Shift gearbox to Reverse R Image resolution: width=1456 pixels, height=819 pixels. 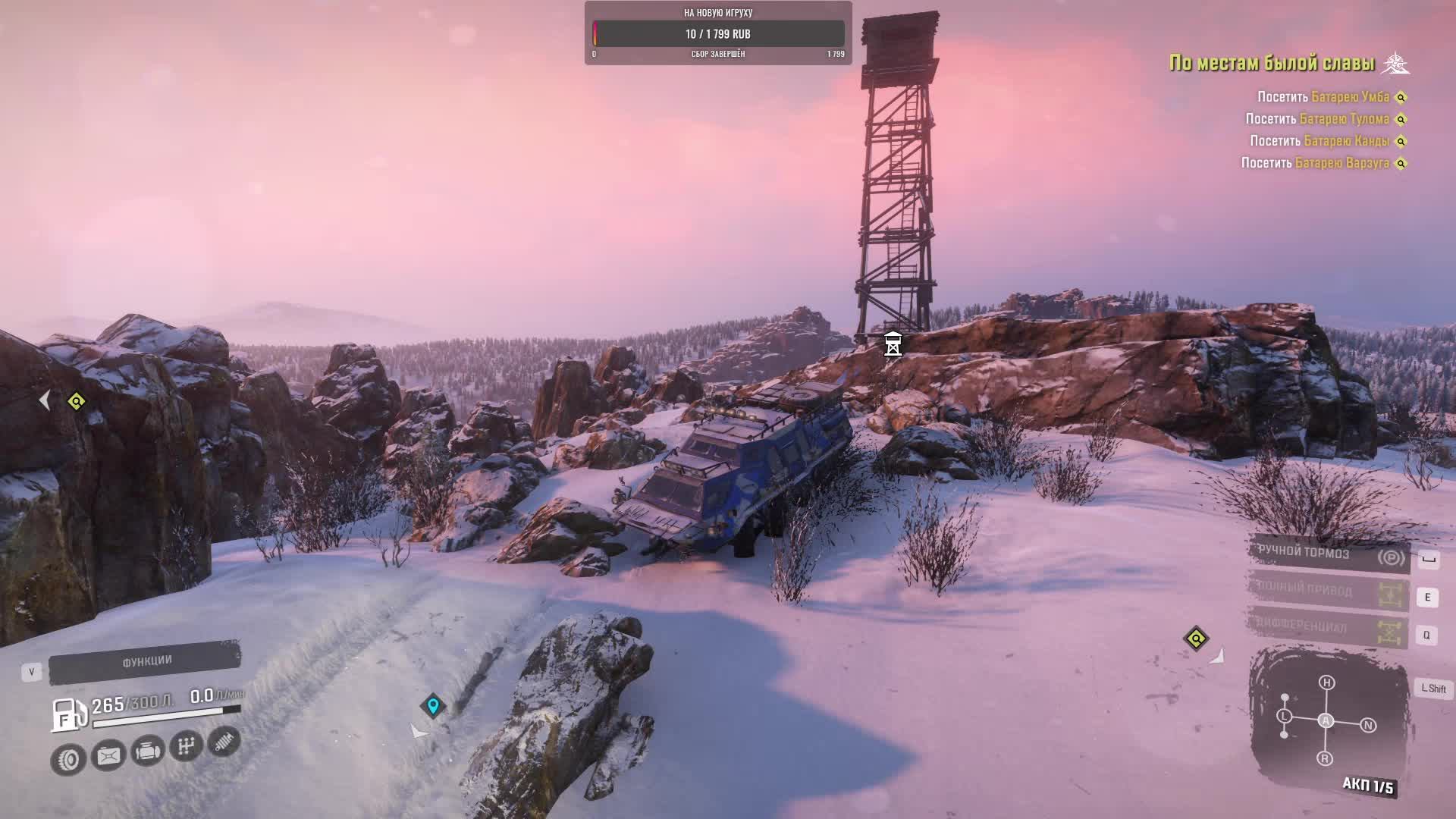click(1325, 758)
